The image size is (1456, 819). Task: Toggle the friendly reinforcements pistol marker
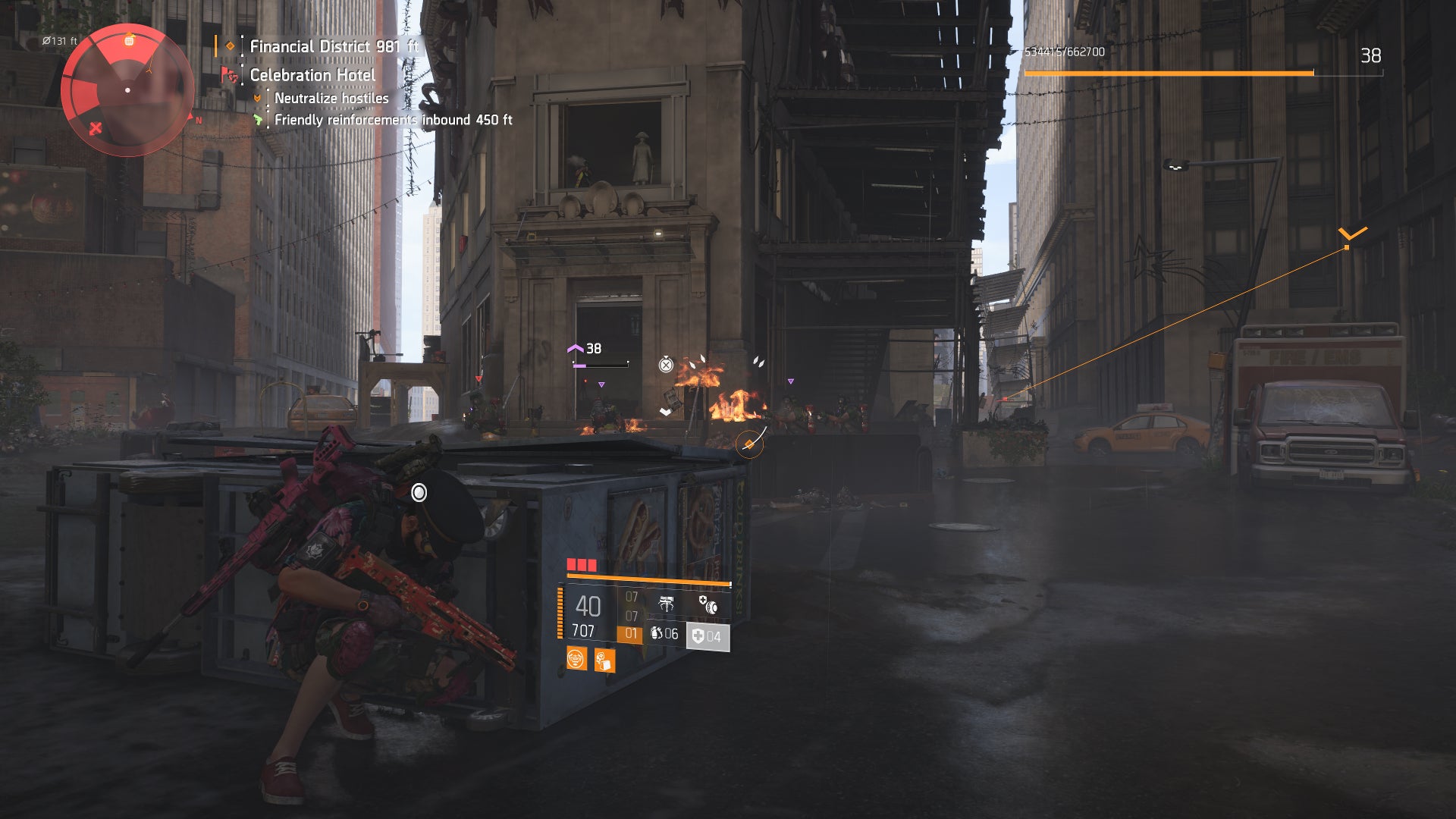coord(258,120)
